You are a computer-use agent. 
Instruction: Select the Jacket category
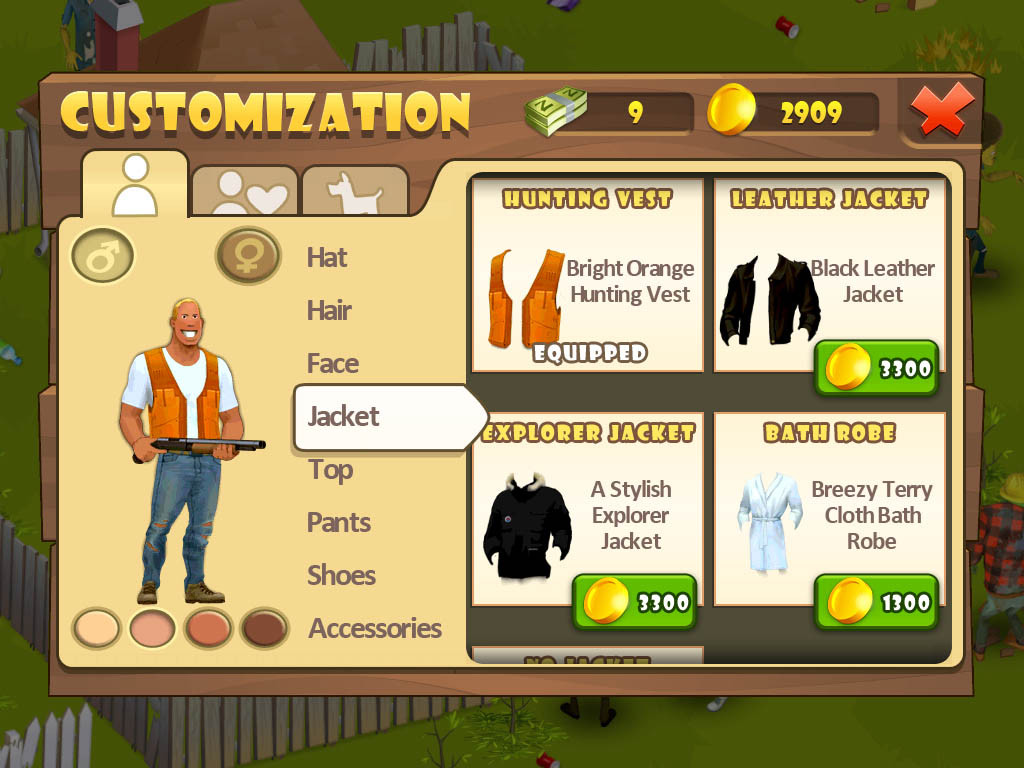coord(344,417)
